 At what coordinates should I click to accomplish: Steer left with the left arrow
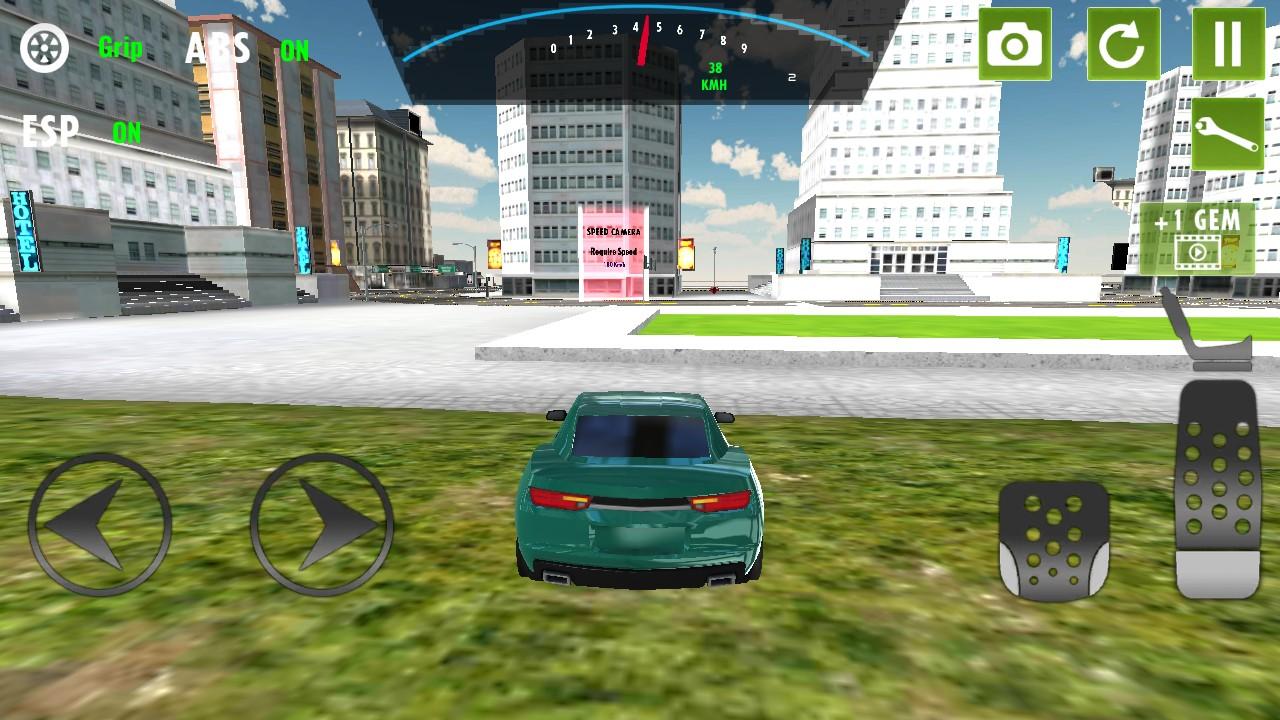tap(100, 524)
